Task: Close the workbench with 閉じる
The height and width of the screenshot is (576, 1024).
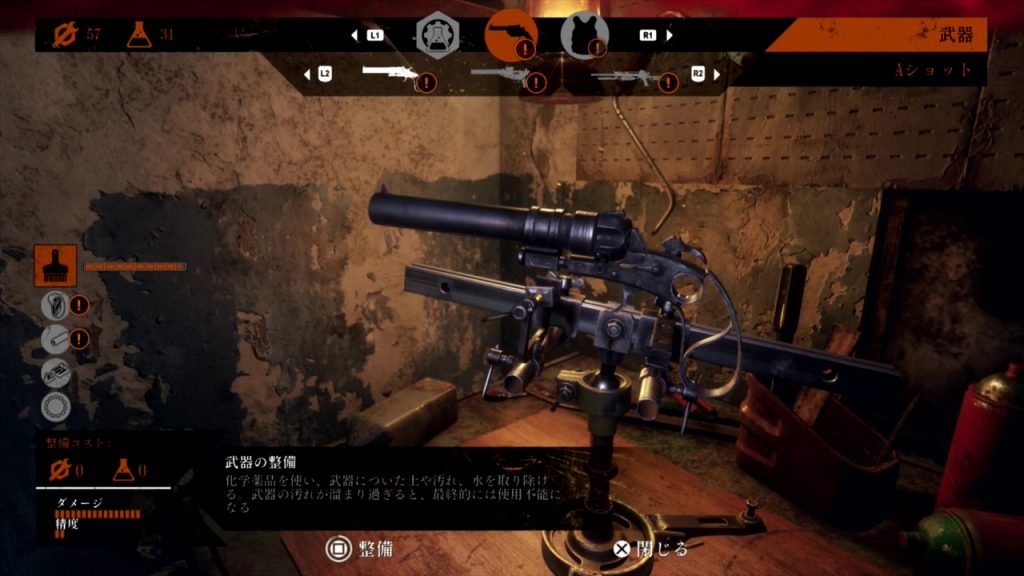Action: (x=650, y=548)
